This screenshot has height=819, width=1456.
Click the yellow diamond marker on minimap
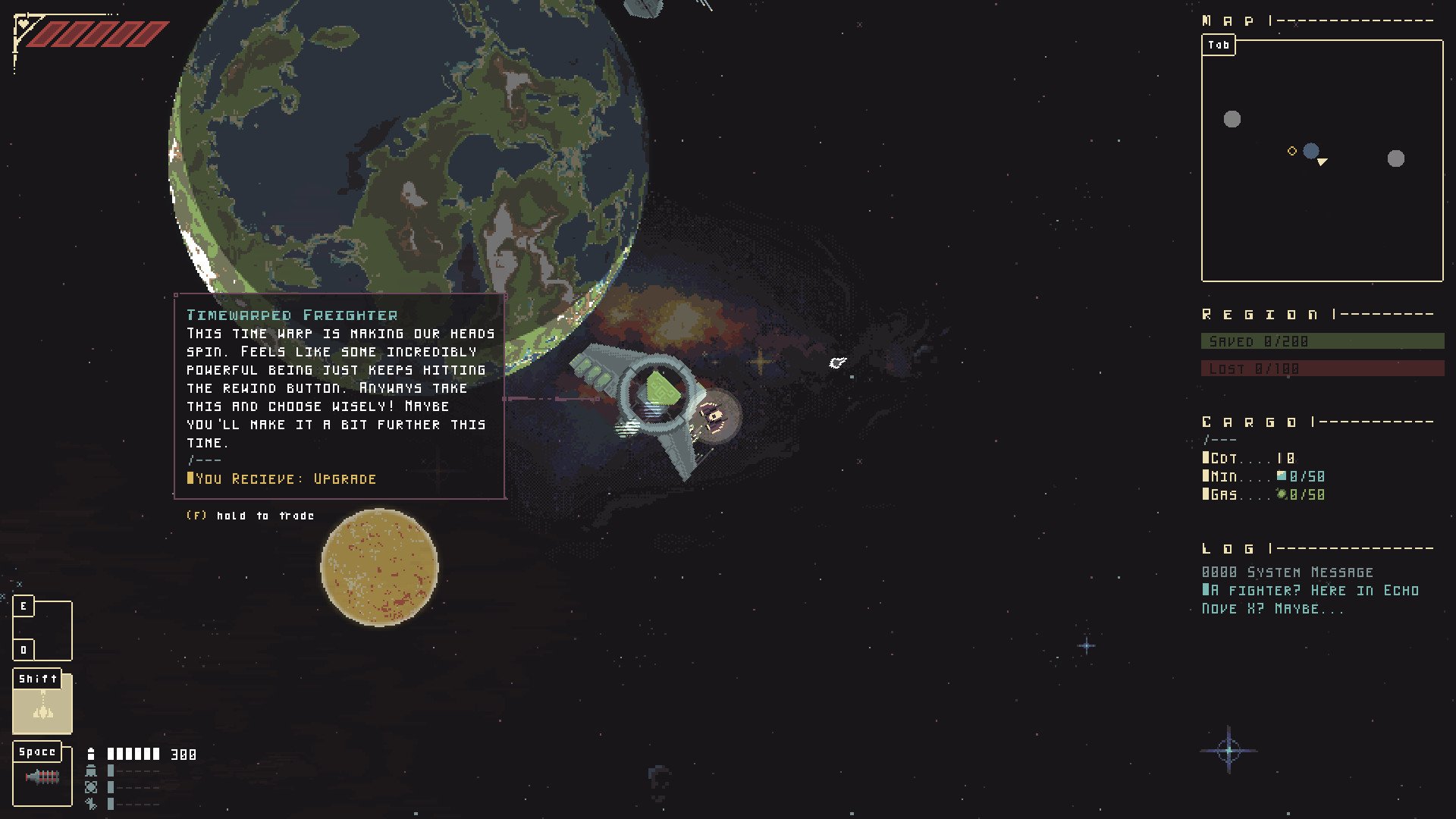coord(1292,151)
